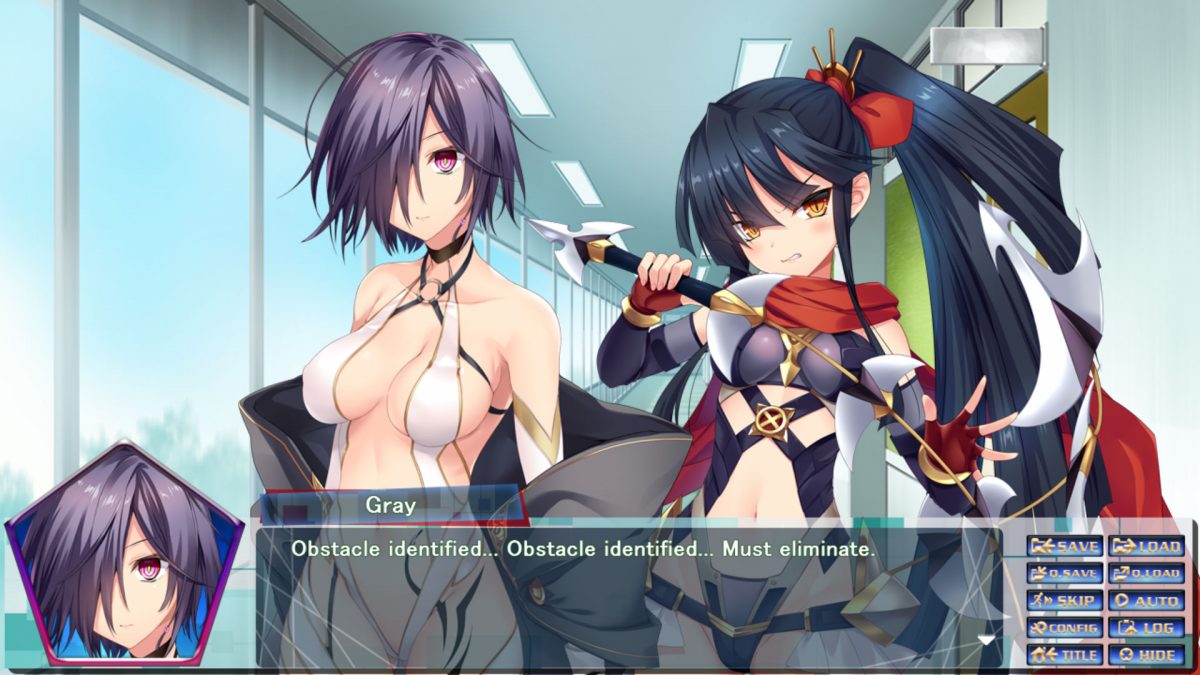
Task: Show the dialogue LOG
Action: [x=1147, y=628]
